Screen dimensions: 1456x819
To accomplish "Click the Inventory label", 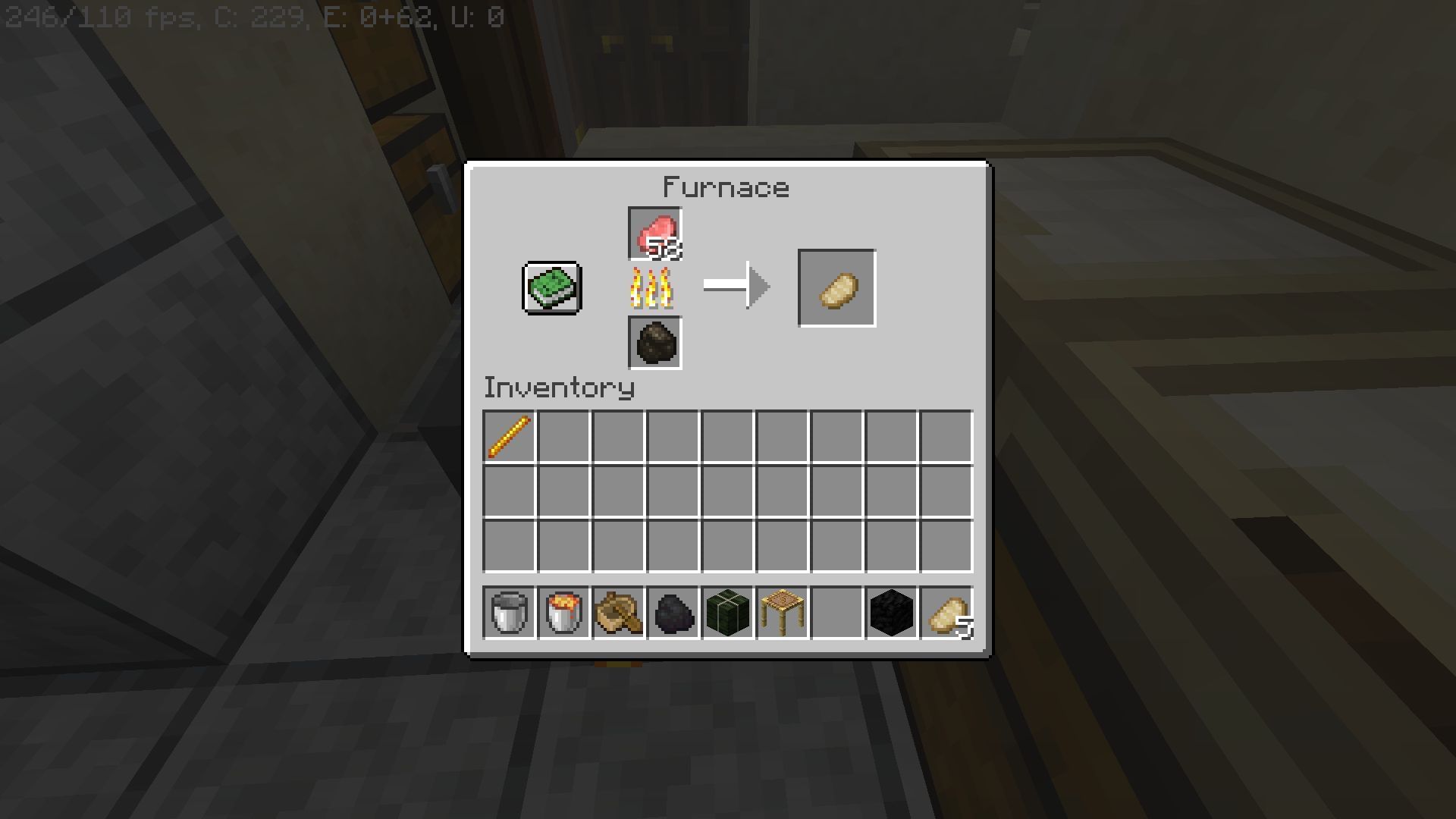I will click(x=559, y=388).
